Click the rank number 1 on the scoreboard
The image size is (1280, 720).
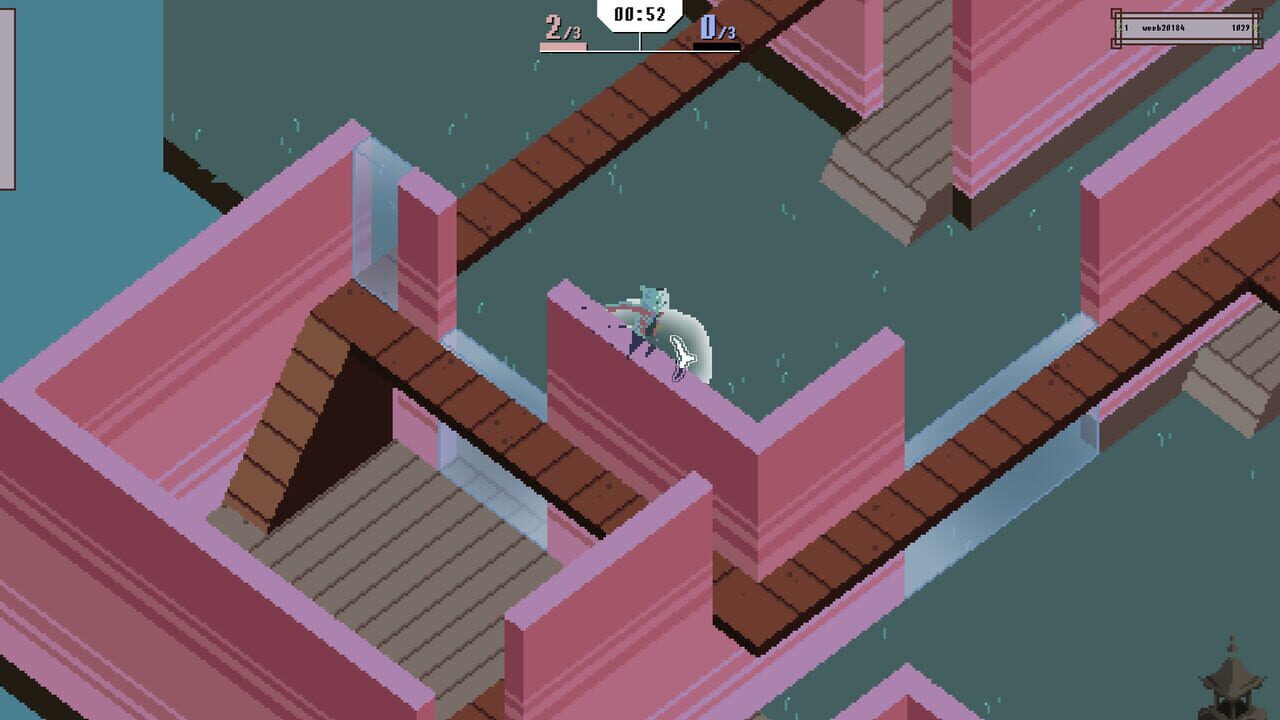[x=1126, y=27]
